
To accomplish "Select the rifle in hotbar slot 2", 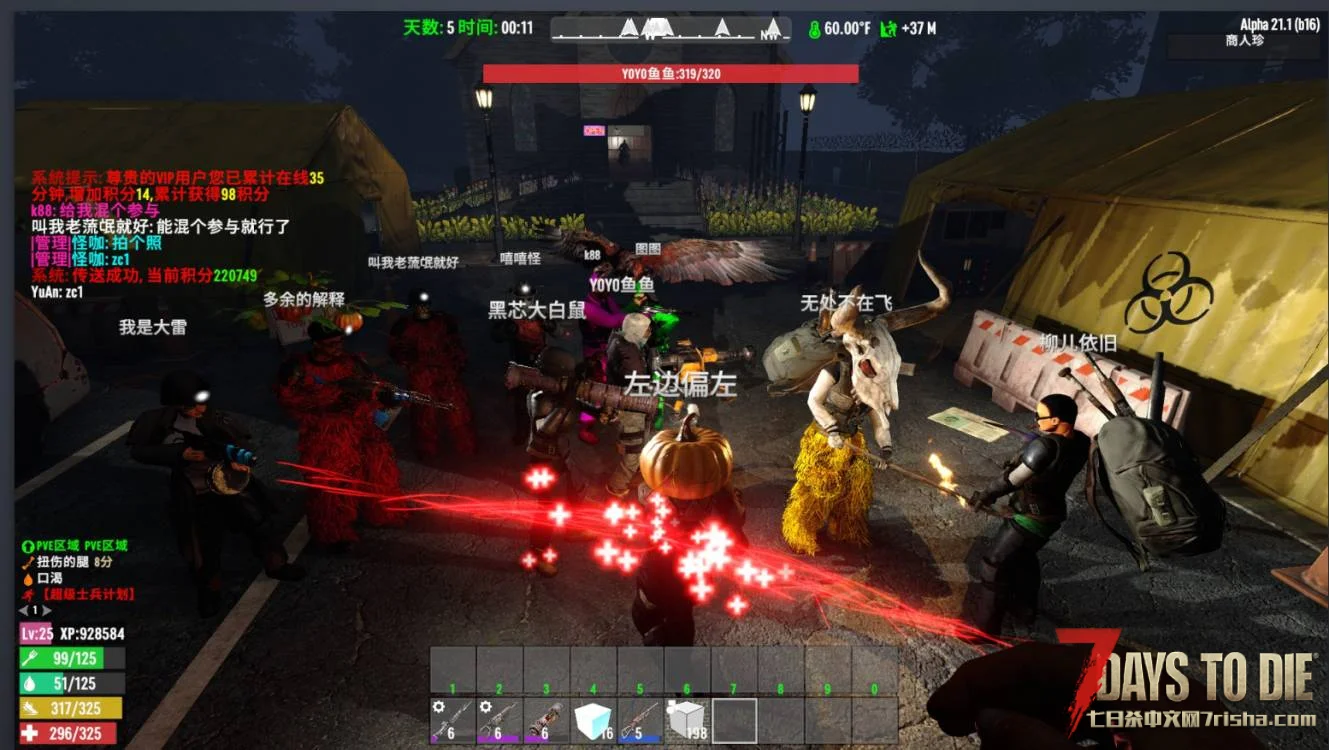I will tap(499, 720).
